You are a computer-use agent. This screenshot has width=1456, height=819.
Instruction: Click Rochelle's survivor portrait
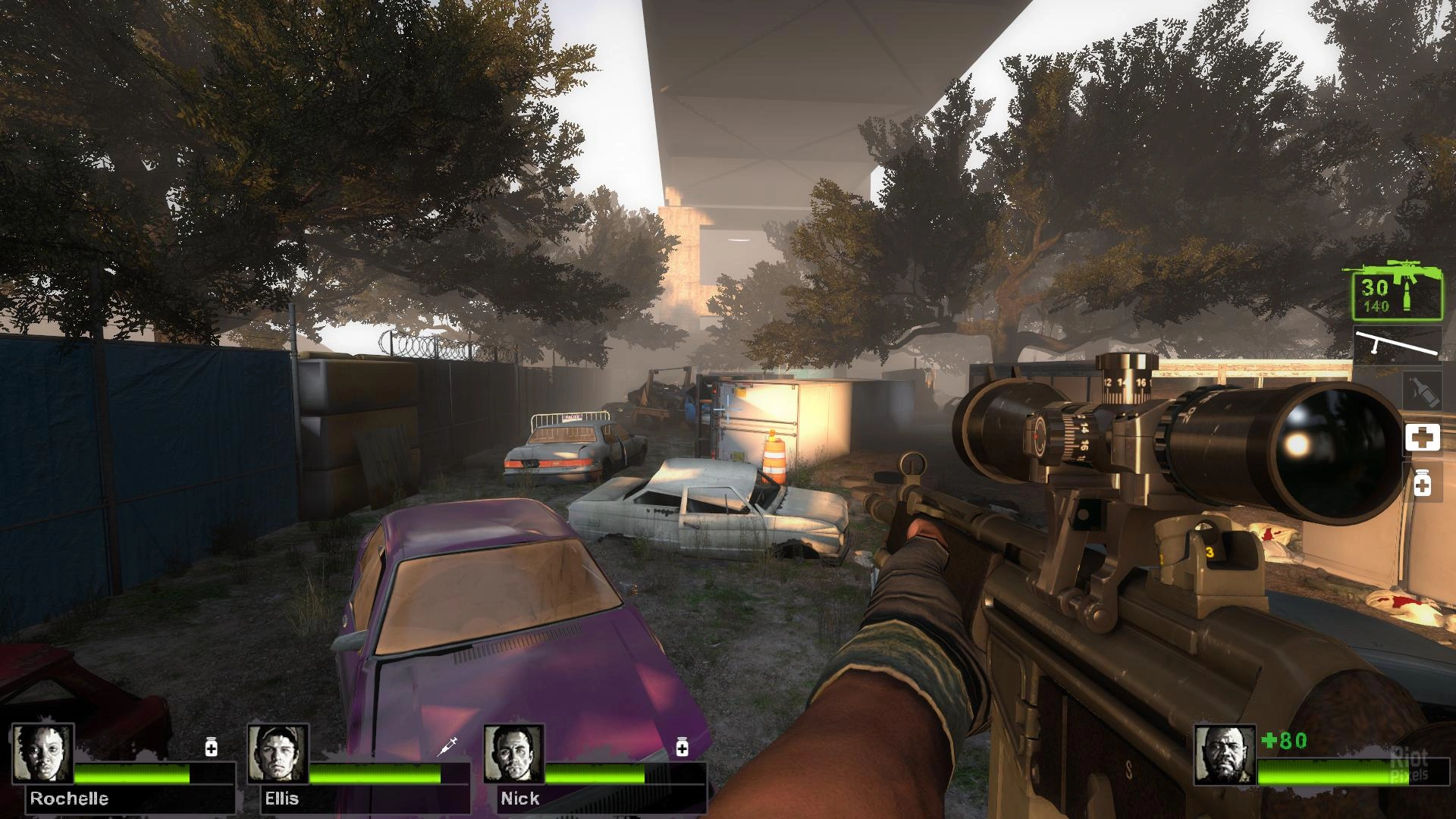coord(43,753)
